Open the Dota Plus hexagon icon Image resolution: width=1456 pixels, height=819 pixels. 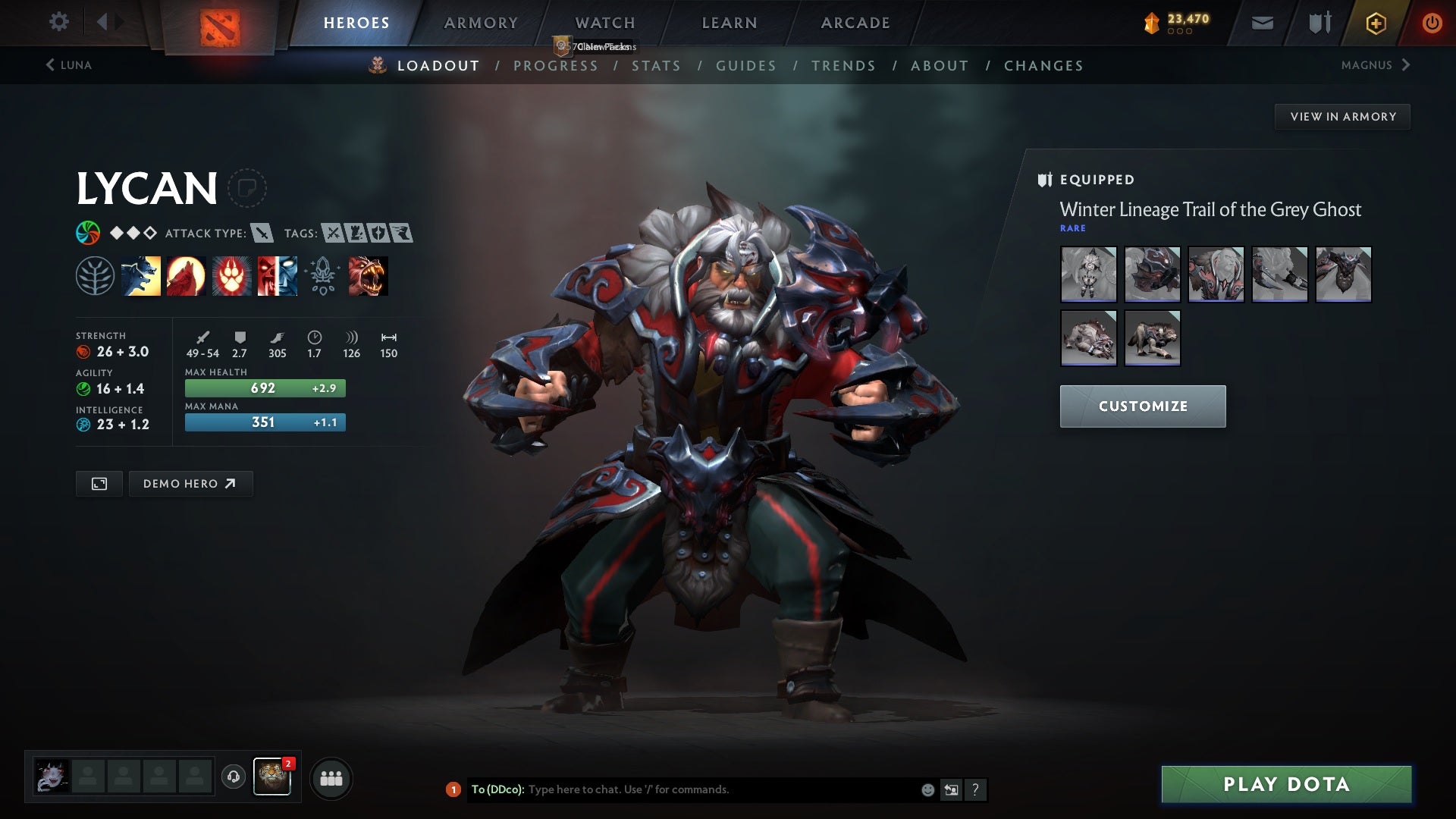(x=1376, y=22)
